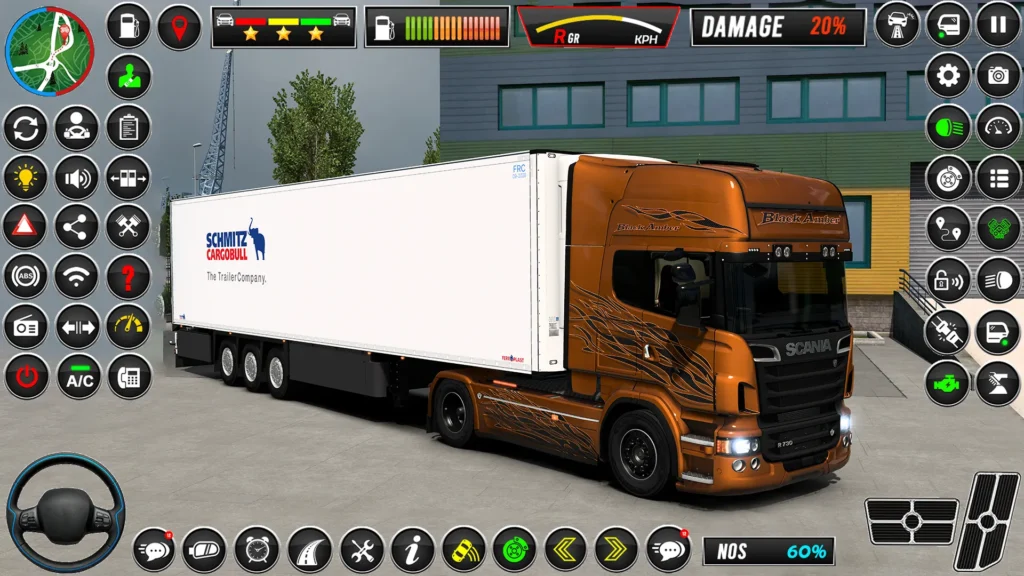Pause the game
This screenshot has width=1024, height=576.
click(997, 25)
